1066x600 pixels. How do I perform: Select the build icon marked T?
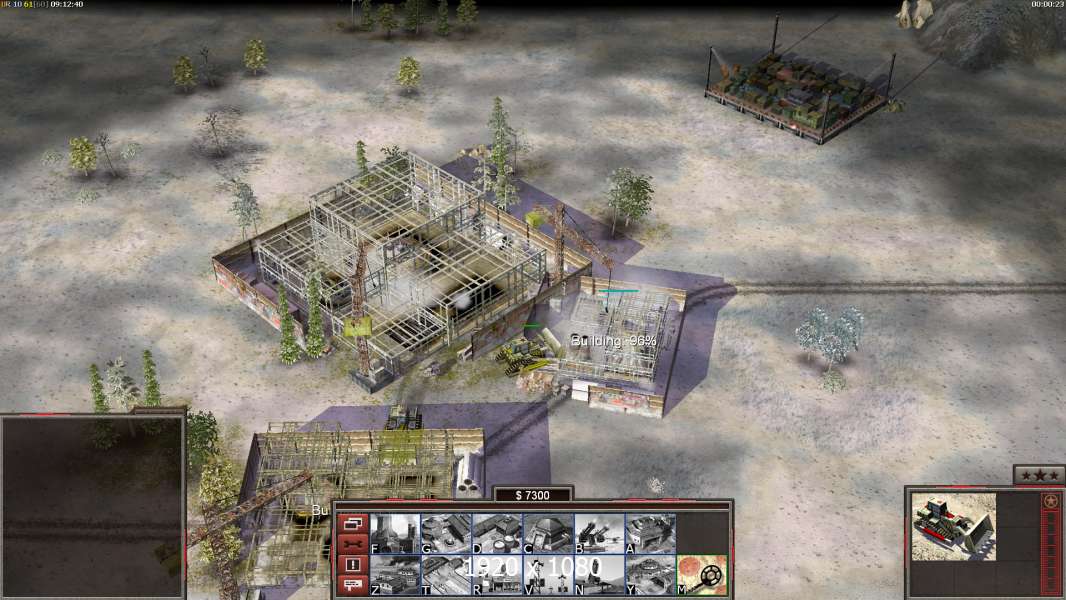[446, 575]
